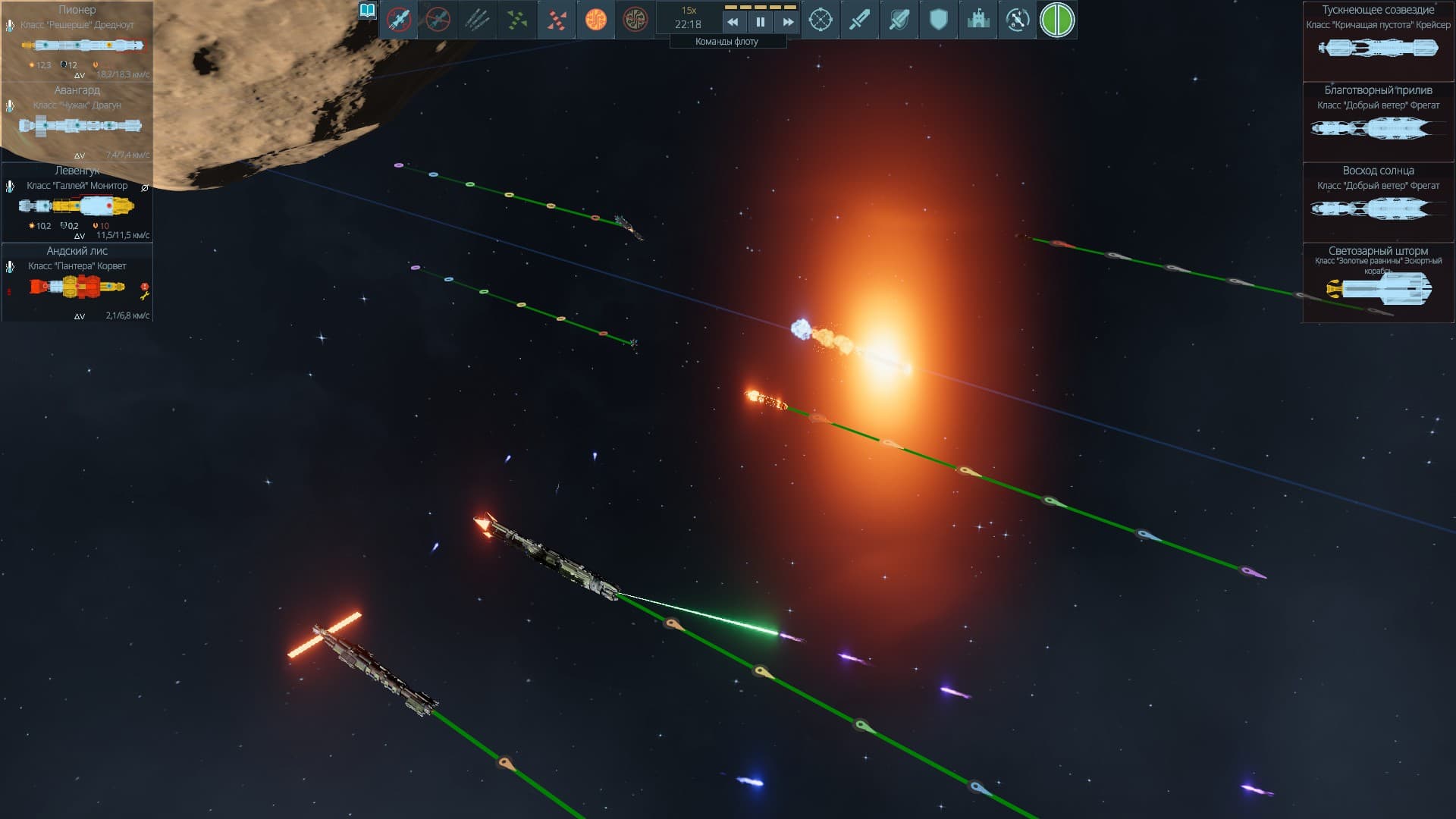Select enemy escort Светозарный шторм card
The width and height of the screenshot is (1456, 819).
pos(1378,283)
